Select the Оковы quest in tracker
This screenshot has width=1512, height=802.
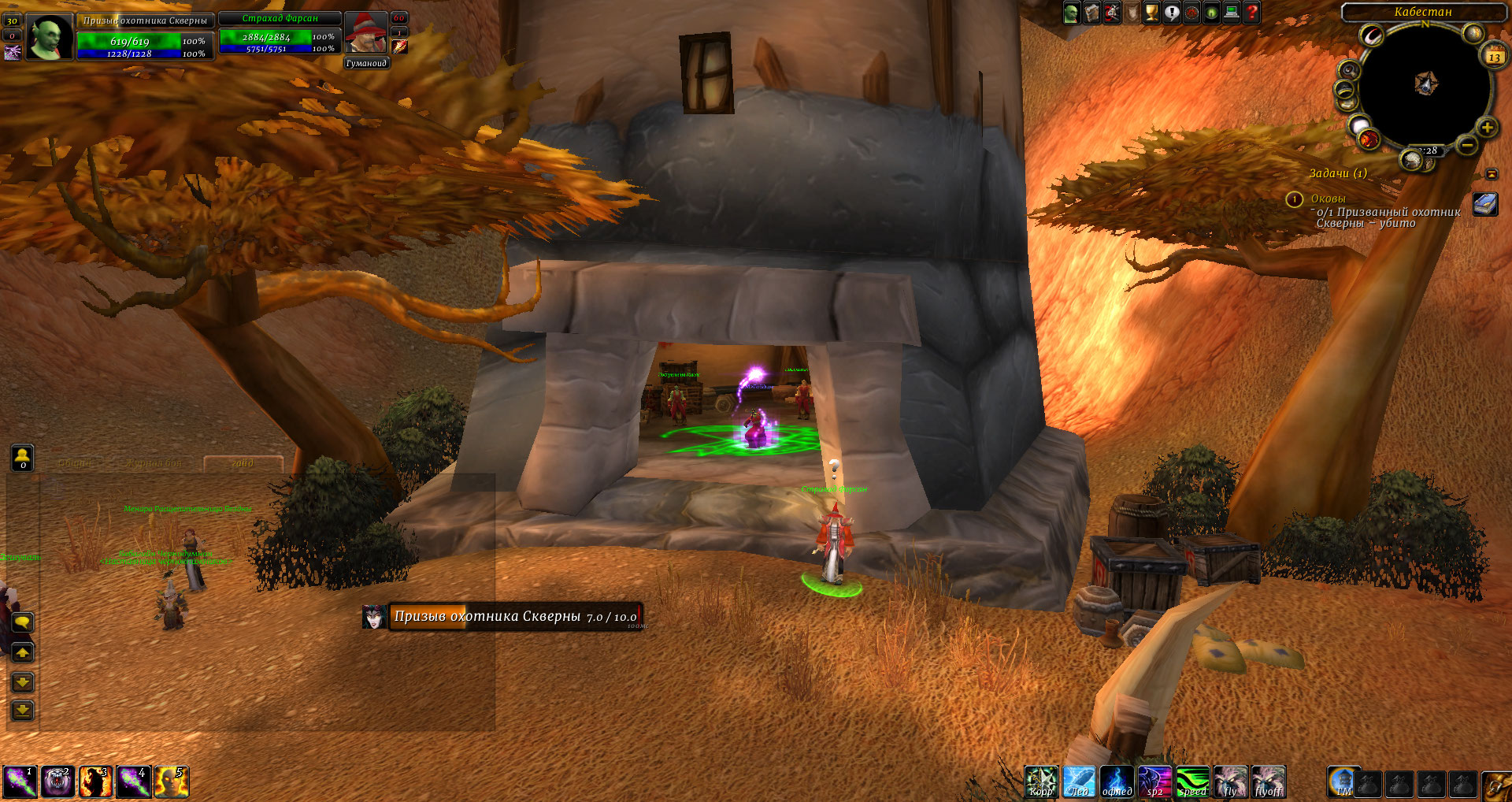click(1328, 199)
